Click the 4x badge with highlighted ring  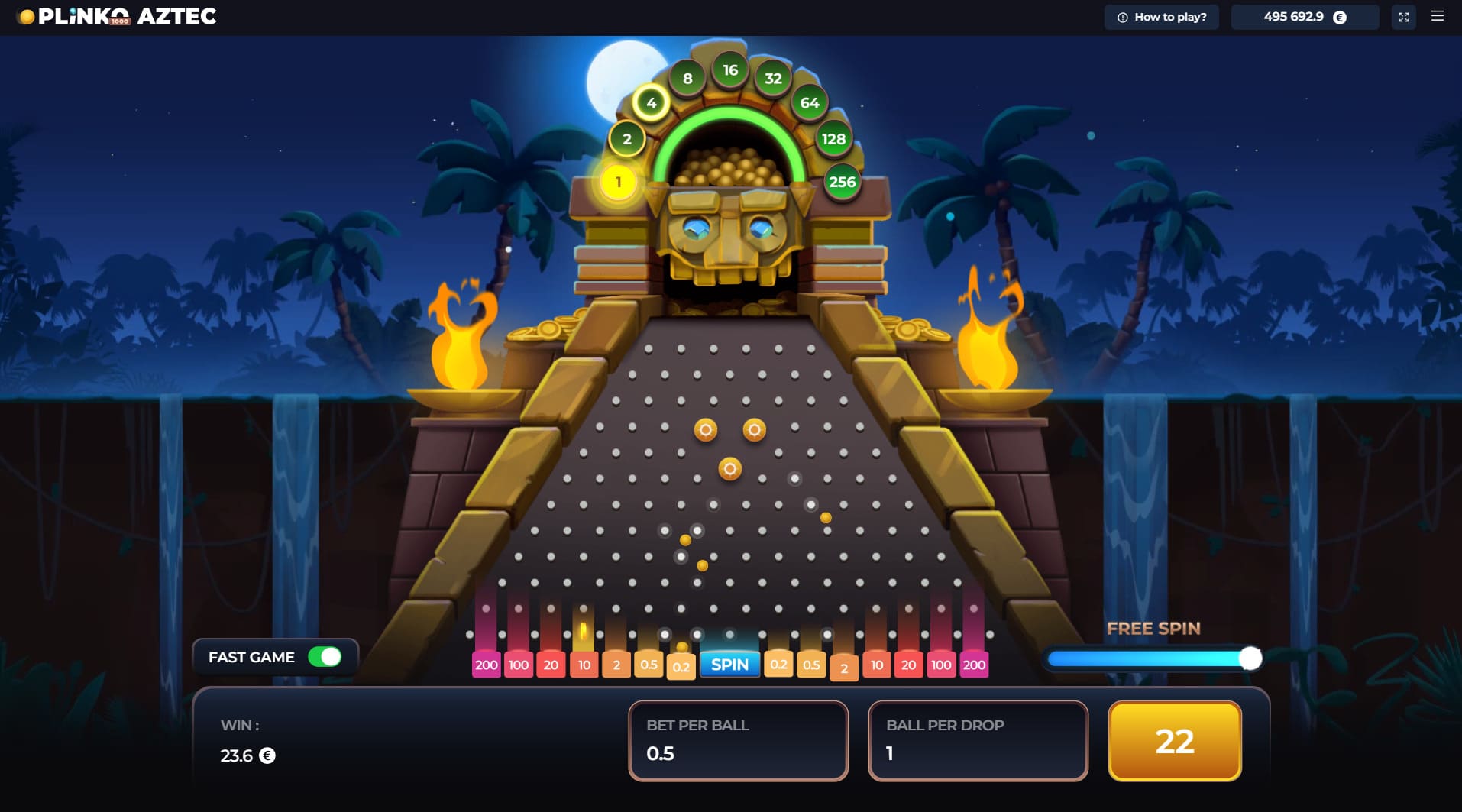click(650, 102)
